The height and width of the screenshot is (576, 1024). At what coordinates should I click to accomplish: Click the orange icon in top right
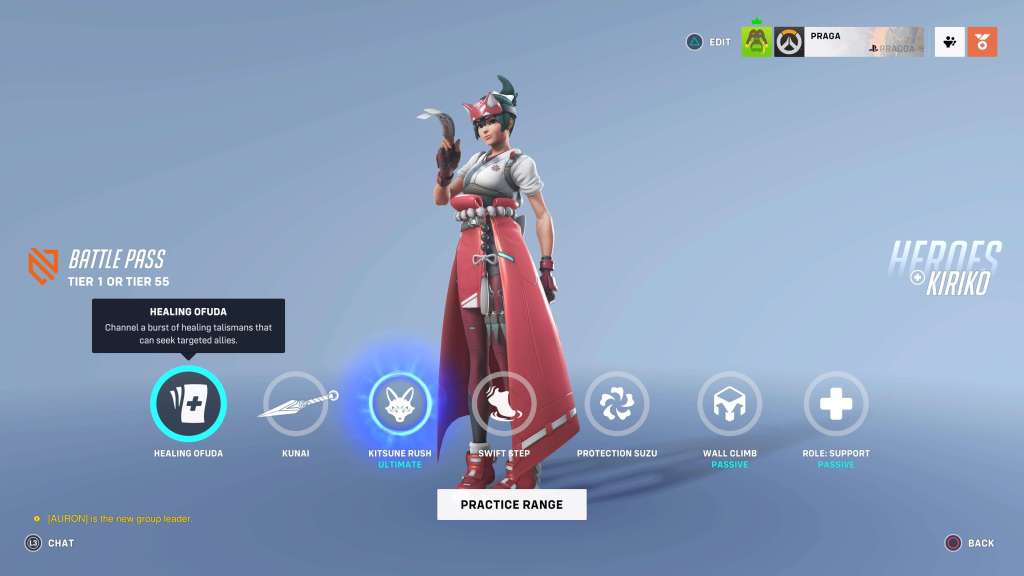pyautogui.click(x=982, y=42)
